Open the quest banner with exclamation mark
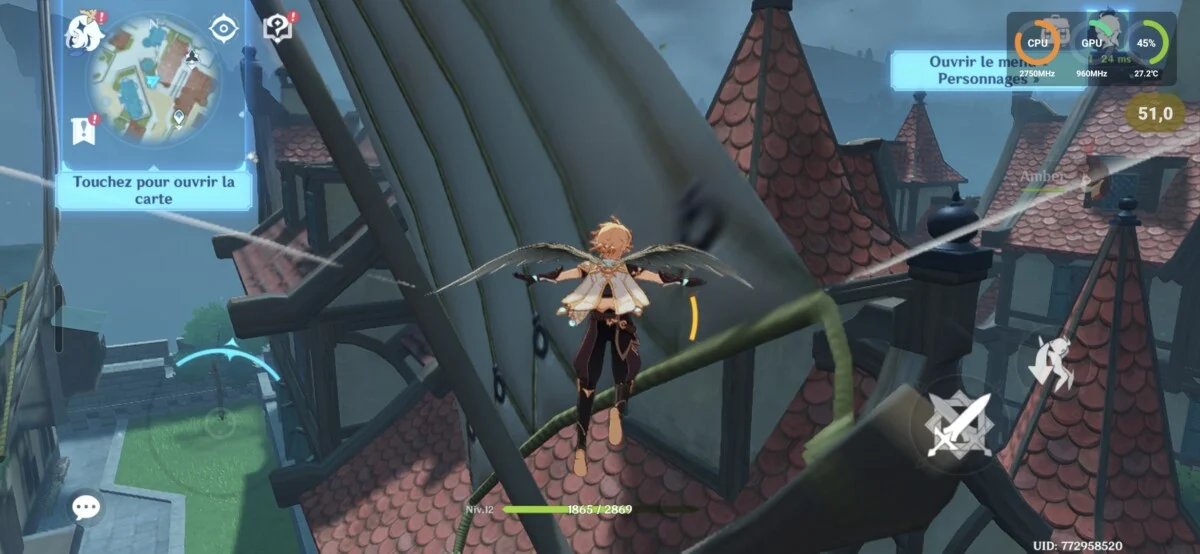 (x=84, y=128)
